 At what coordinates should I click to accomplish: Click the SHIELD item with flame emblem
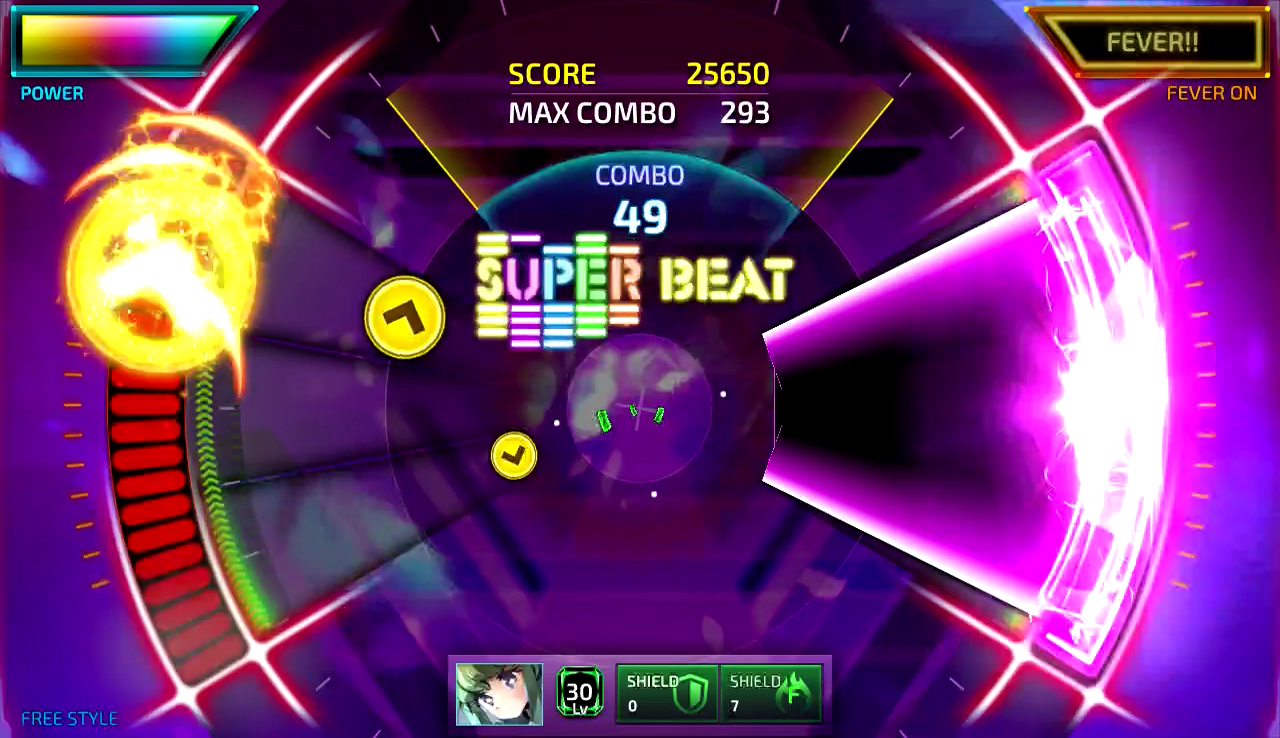771,692
